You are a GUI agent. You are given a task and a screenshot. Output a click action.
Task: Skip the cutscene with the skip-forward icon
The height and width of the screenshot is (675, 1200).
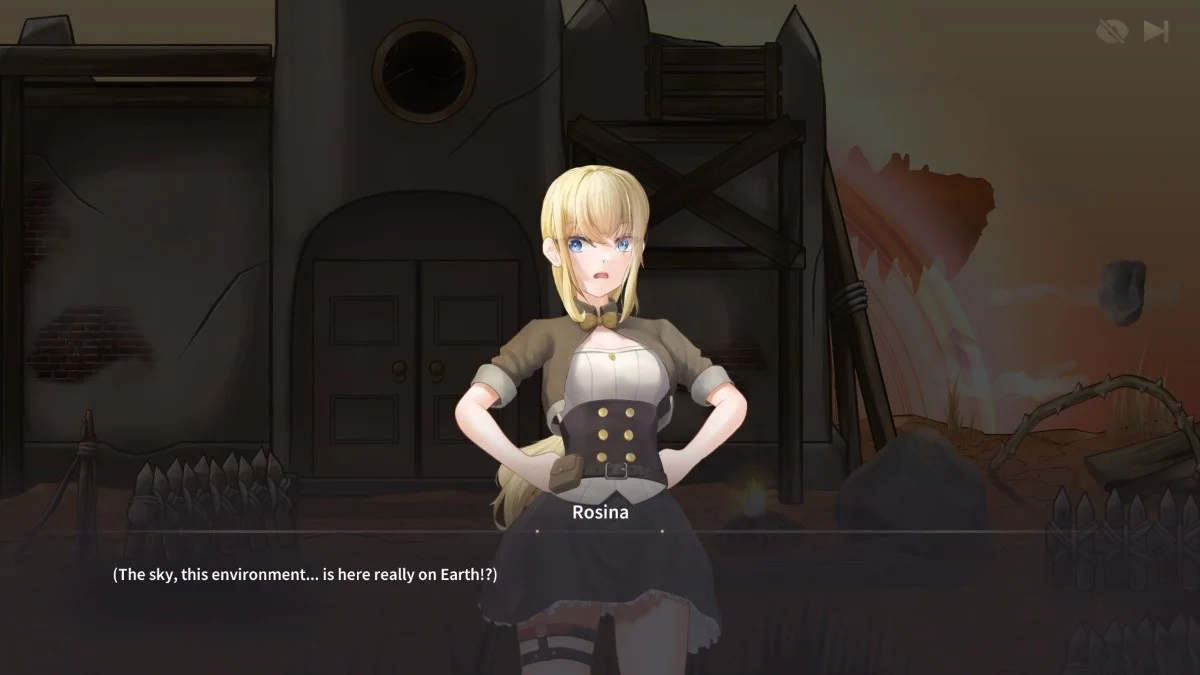pyautogui.click(x=1156, y=32)
